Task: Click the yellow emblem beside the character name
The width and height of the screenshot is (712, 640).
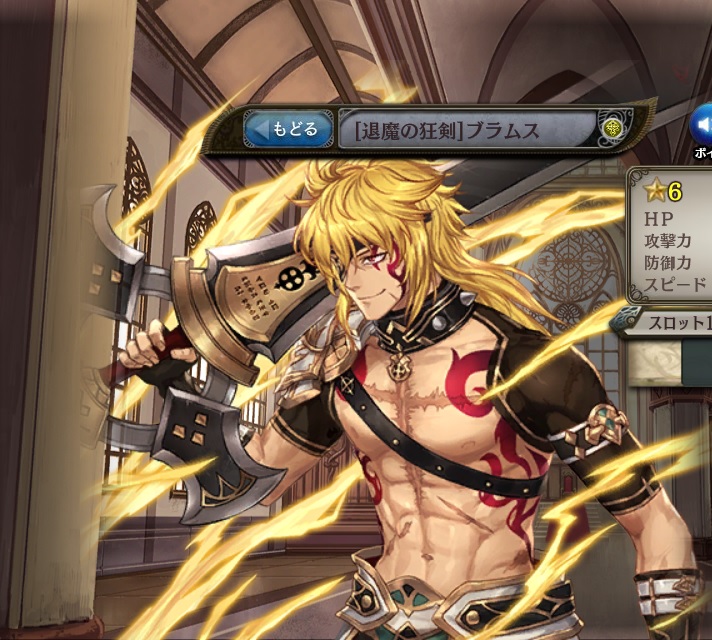Action: pyautogui.click(x=612, y=128)
